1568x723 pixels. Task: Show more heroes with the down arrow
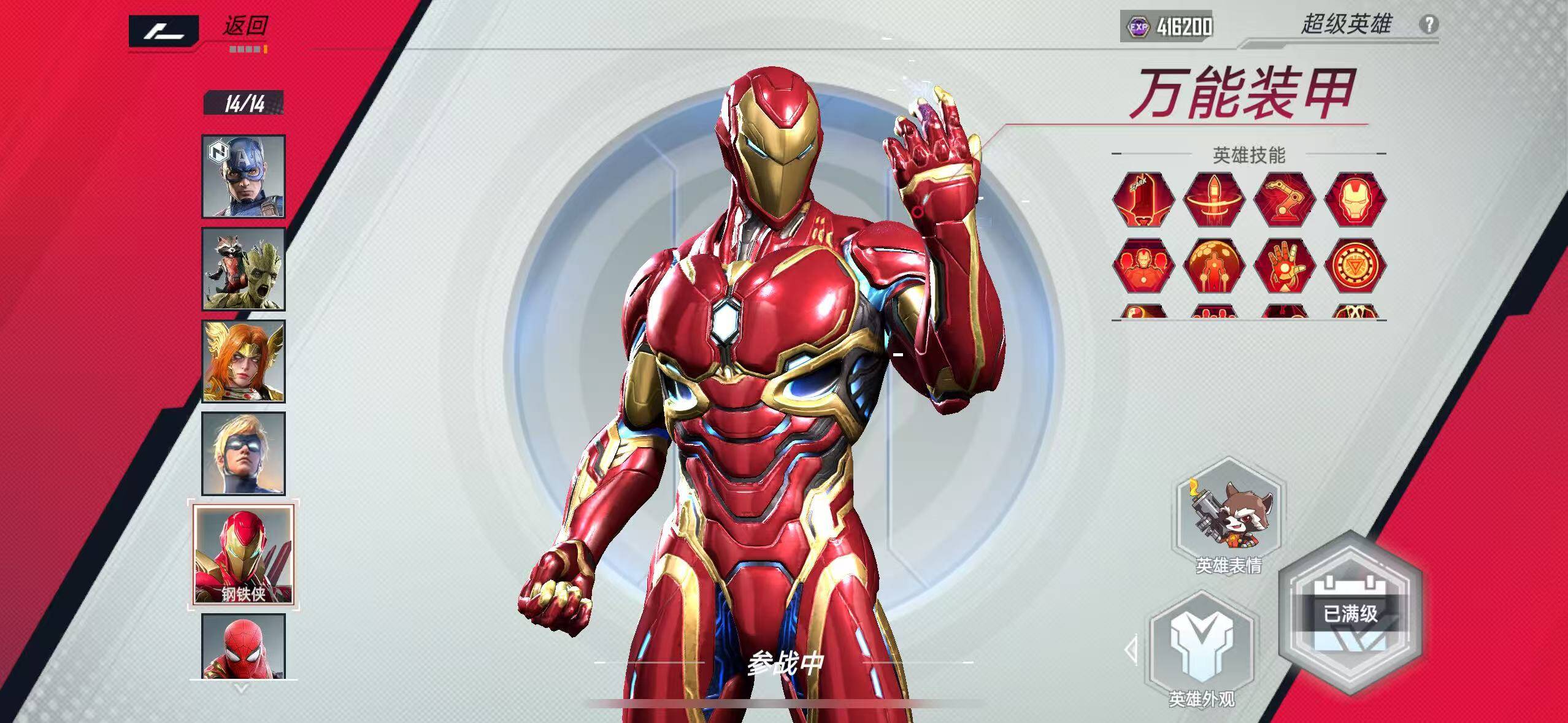click(242, 689)
